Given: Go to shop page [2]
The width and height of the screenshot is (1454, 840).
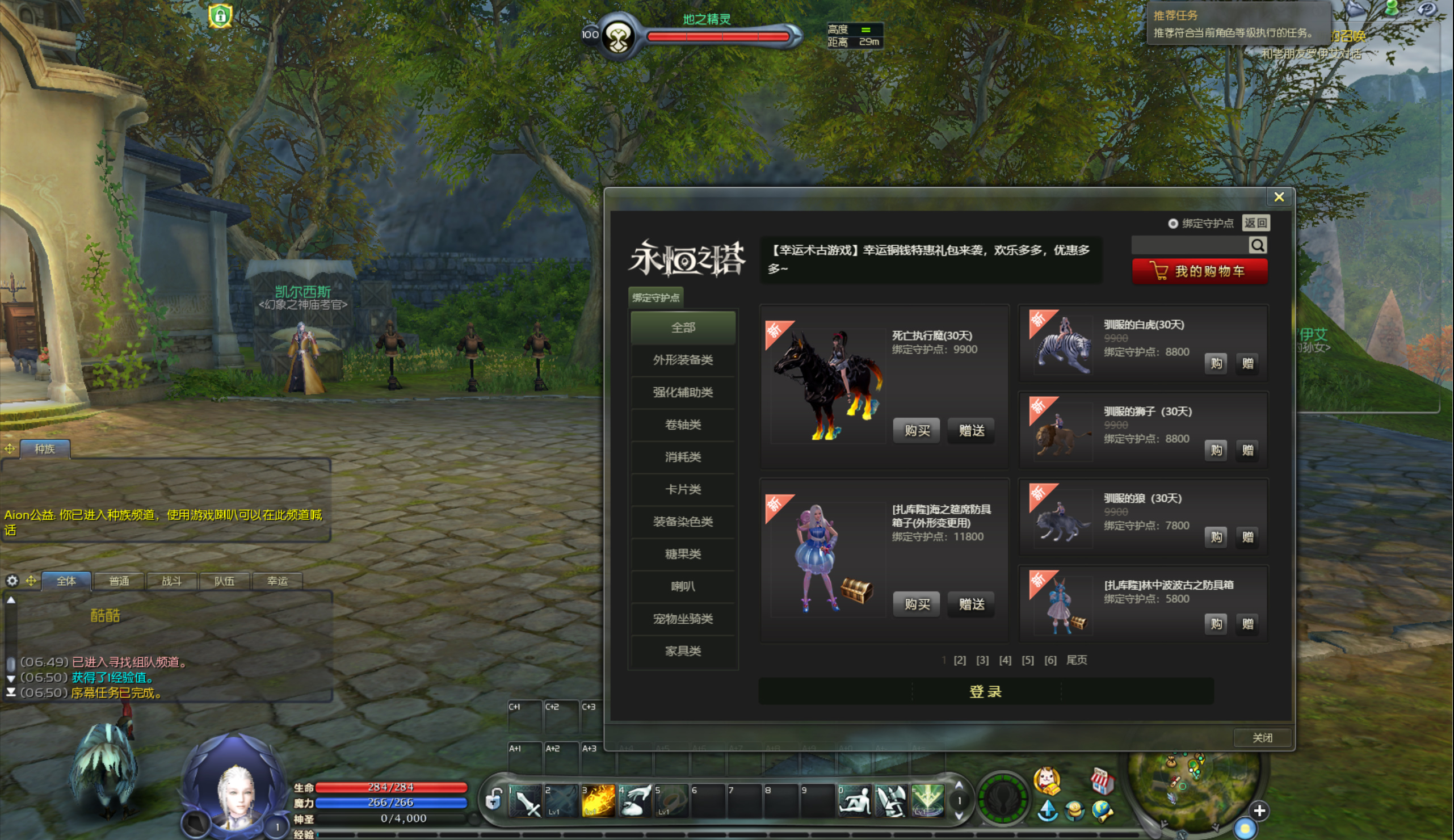Looking at the screenshot, I should click(x=959, y=660).
